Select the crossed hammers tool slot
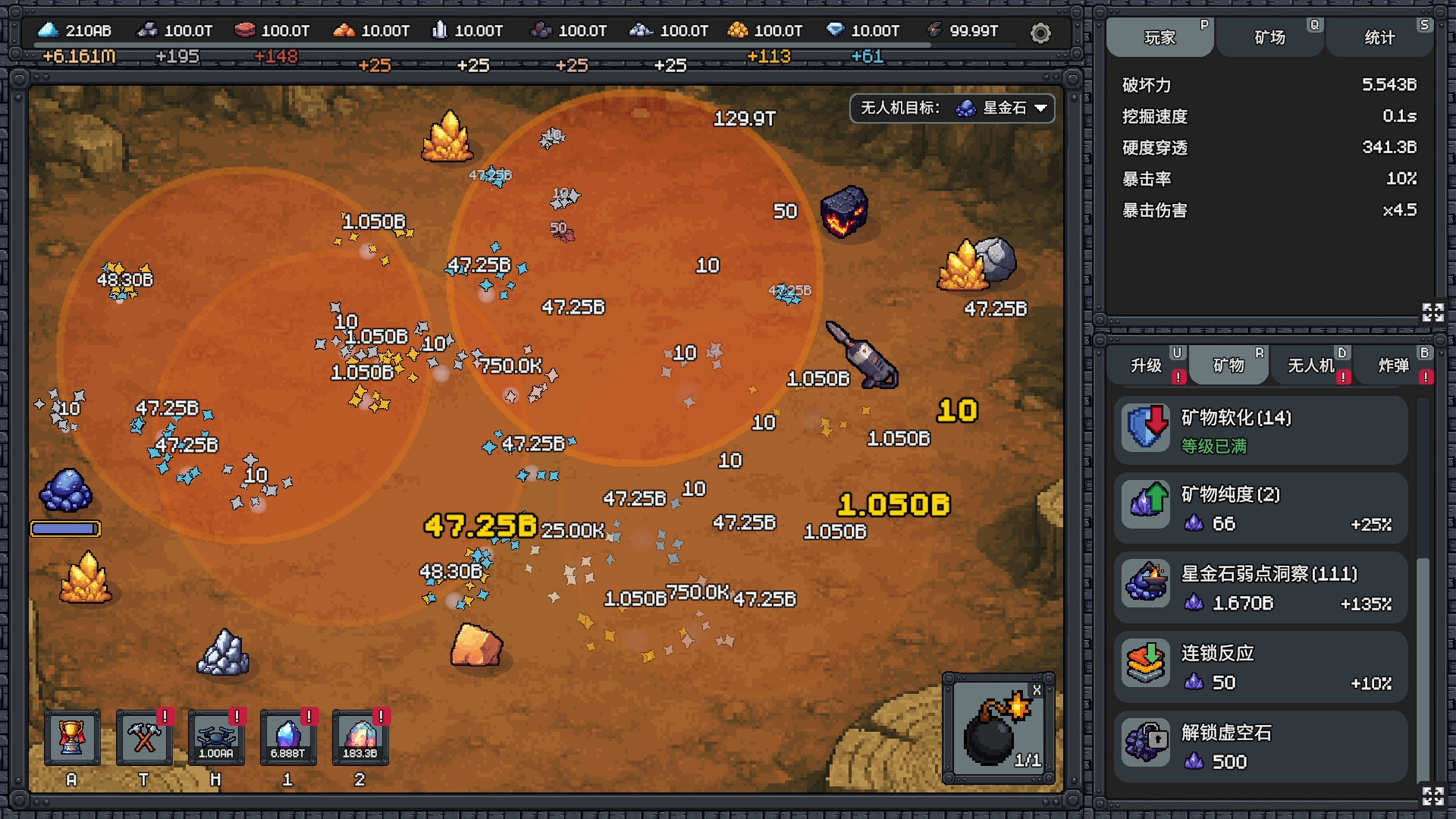This screenshot has width=1456, height=819. 144,736
